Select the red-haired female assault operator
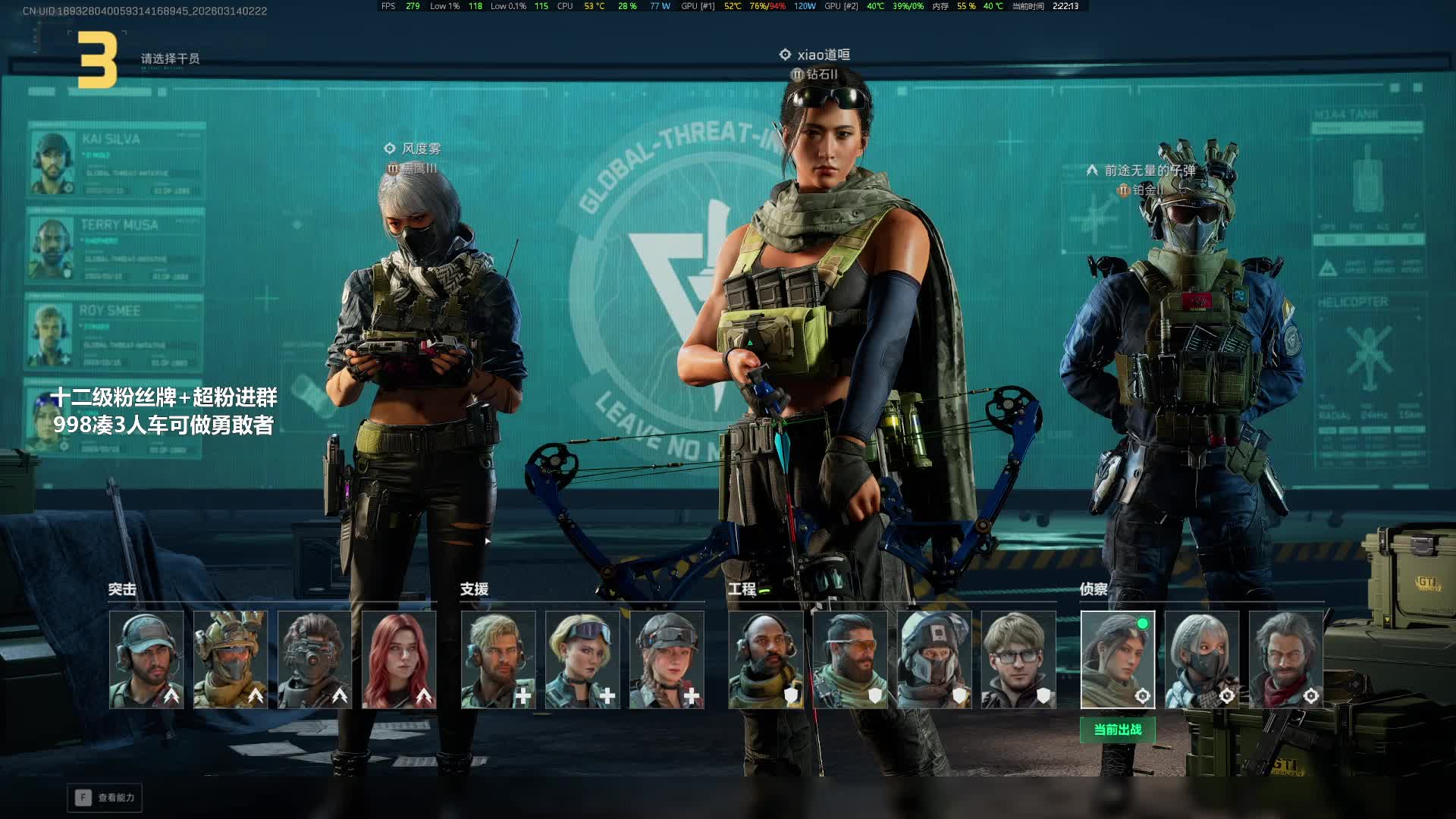 (x=399, y=660)
